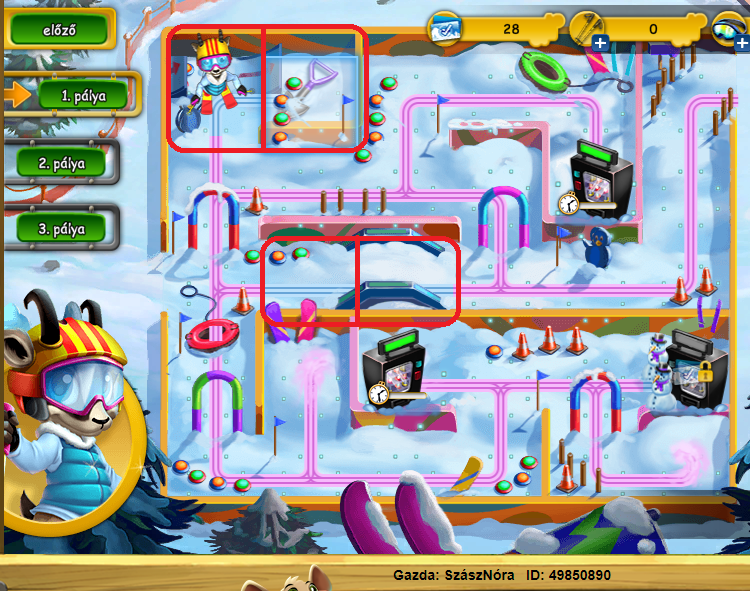Go back with the előző button
The image size is (750, 591).
coord(58,29)
